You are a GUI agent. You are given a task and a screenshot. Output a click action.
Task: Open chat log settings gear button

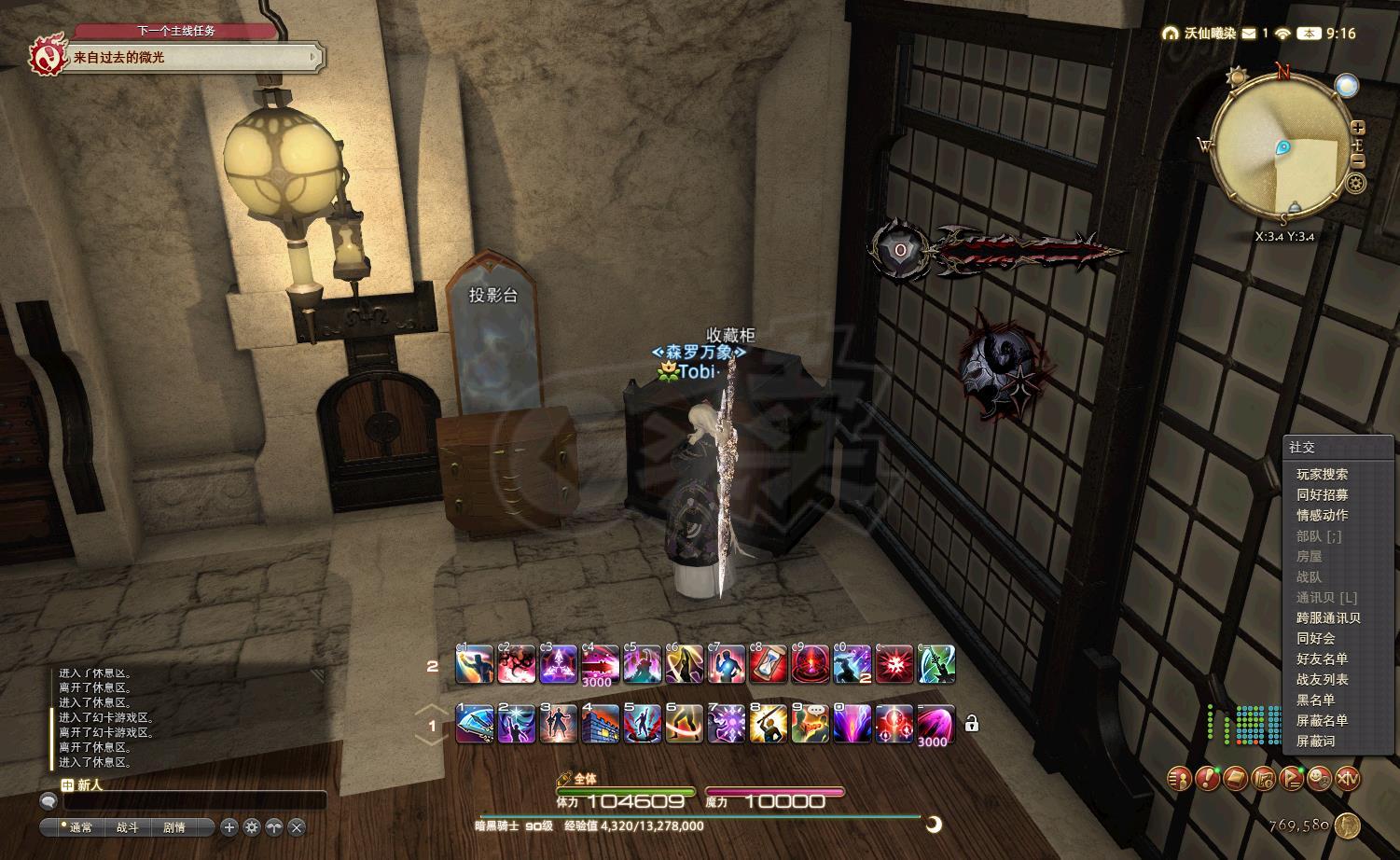252,826
